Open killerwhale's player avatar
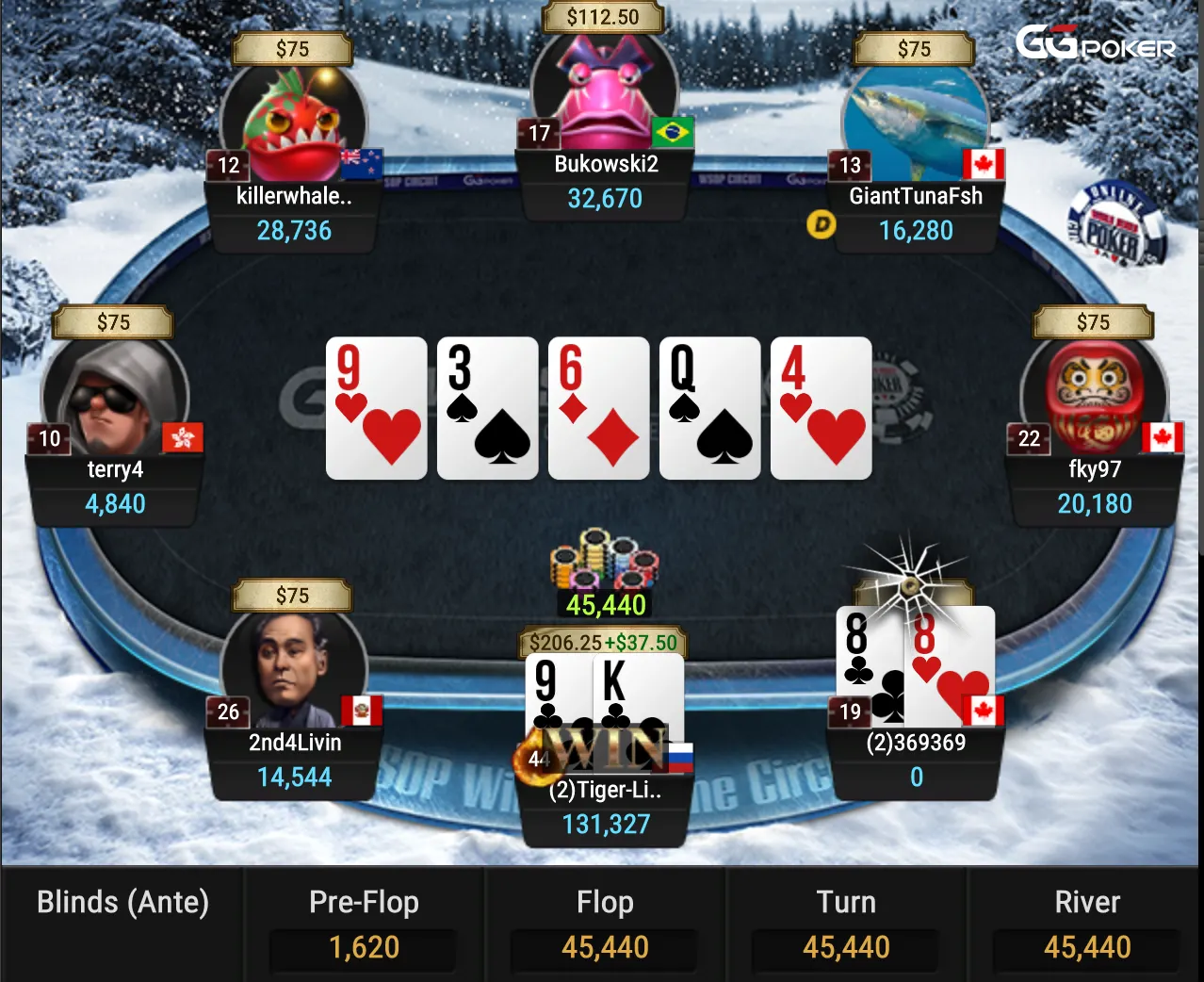 (294, 123)
